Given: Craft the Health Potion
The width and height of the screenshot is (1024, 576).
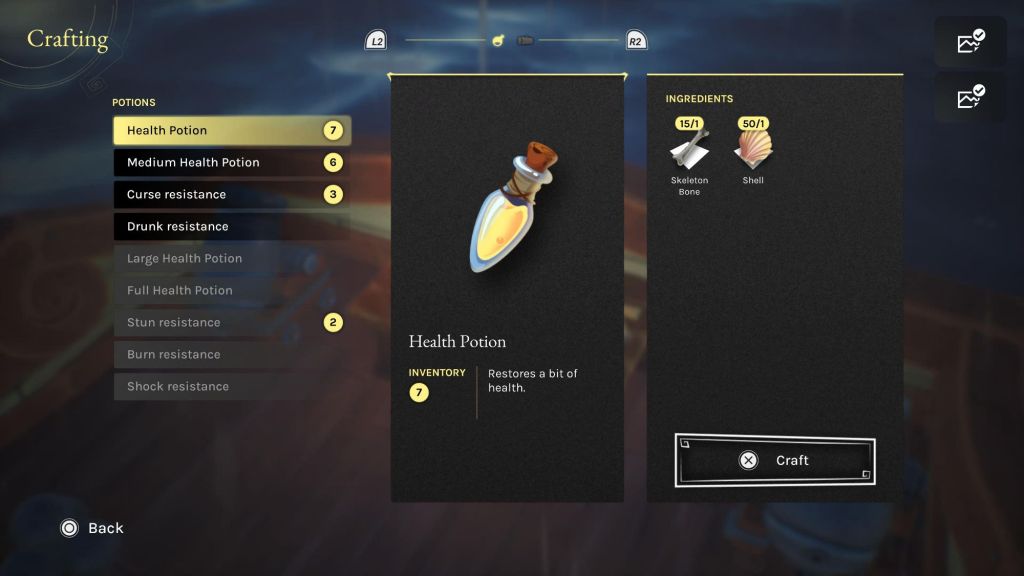Looking at the screenshot, I should tap(775, 461).
